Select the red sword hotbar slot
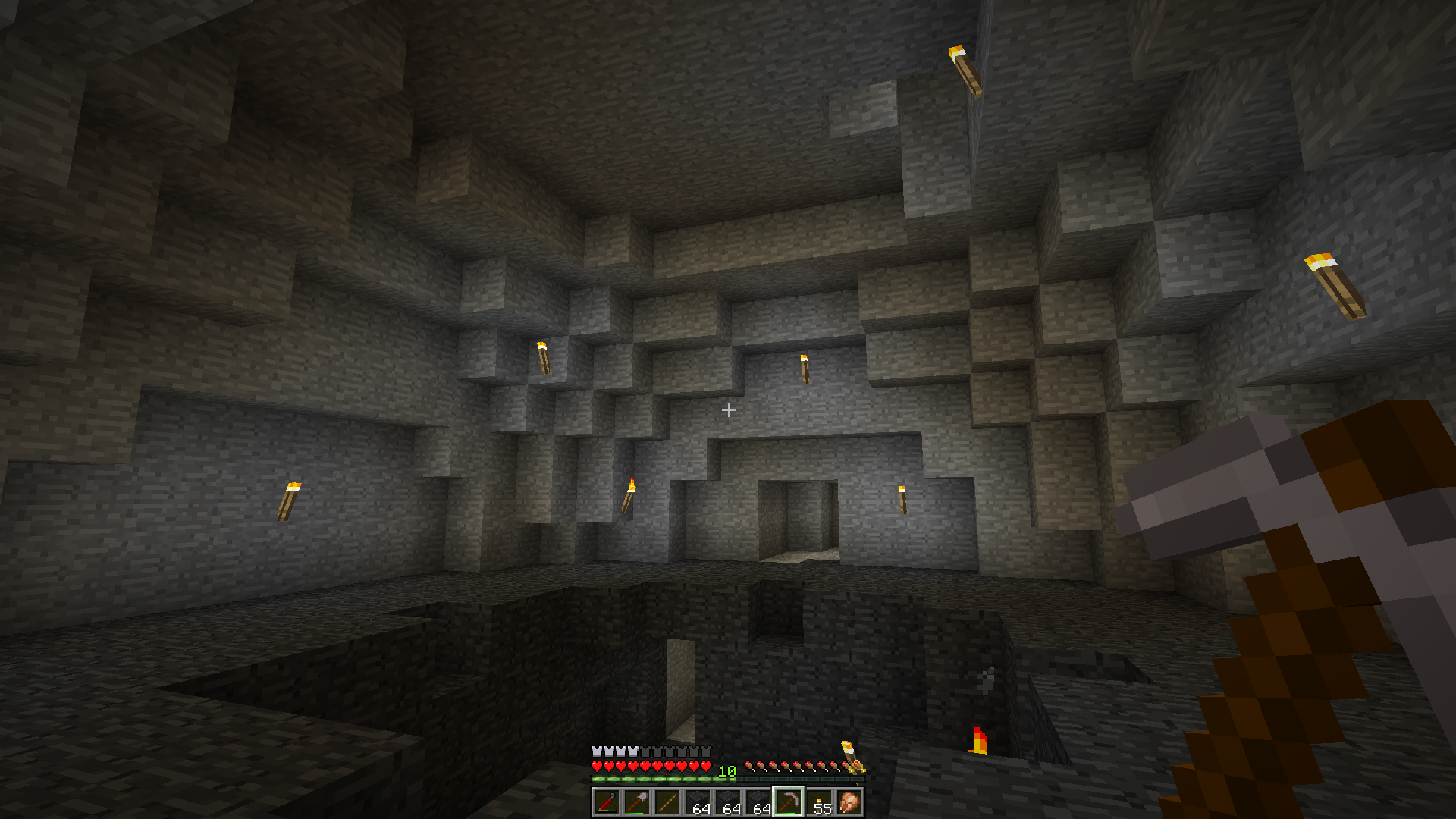This screenshot has width=1456, height=819. point(606,802)
